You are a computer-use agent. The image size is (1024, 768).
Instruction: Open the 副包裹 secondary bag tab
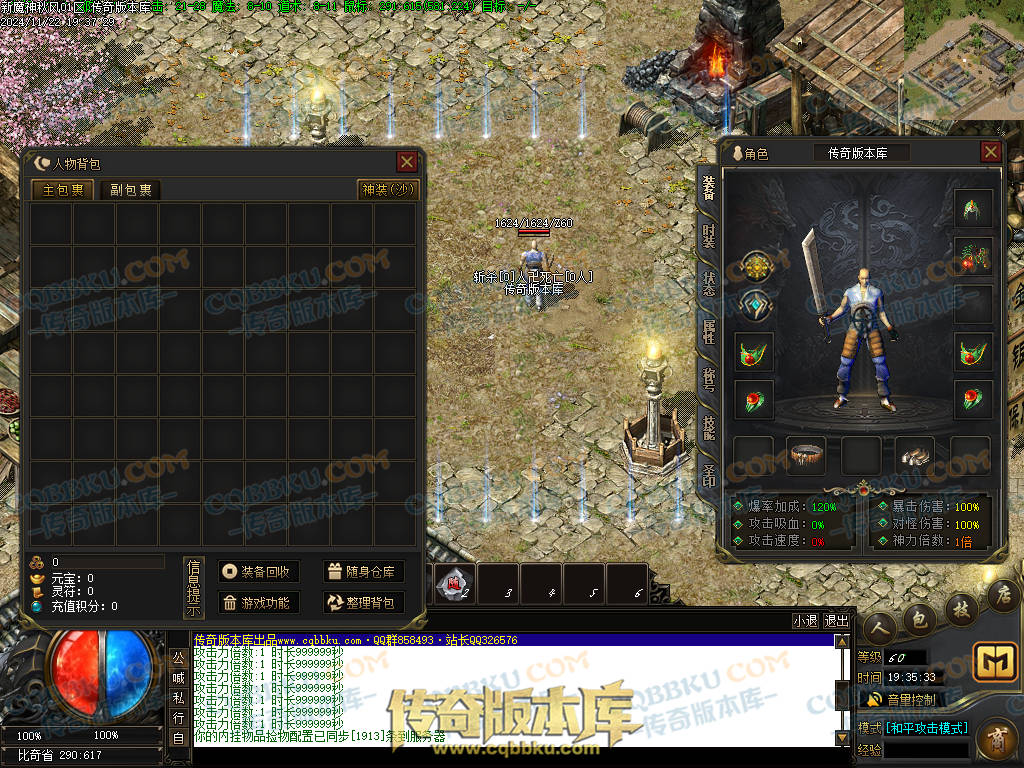[x=131, y=190]
